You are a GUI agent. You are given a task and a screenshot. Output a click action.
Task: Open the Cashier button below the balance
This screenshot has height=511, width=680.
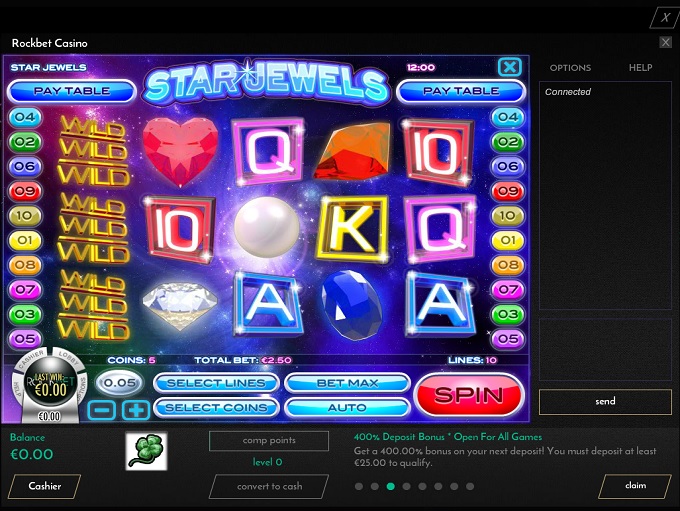[45, 486]
